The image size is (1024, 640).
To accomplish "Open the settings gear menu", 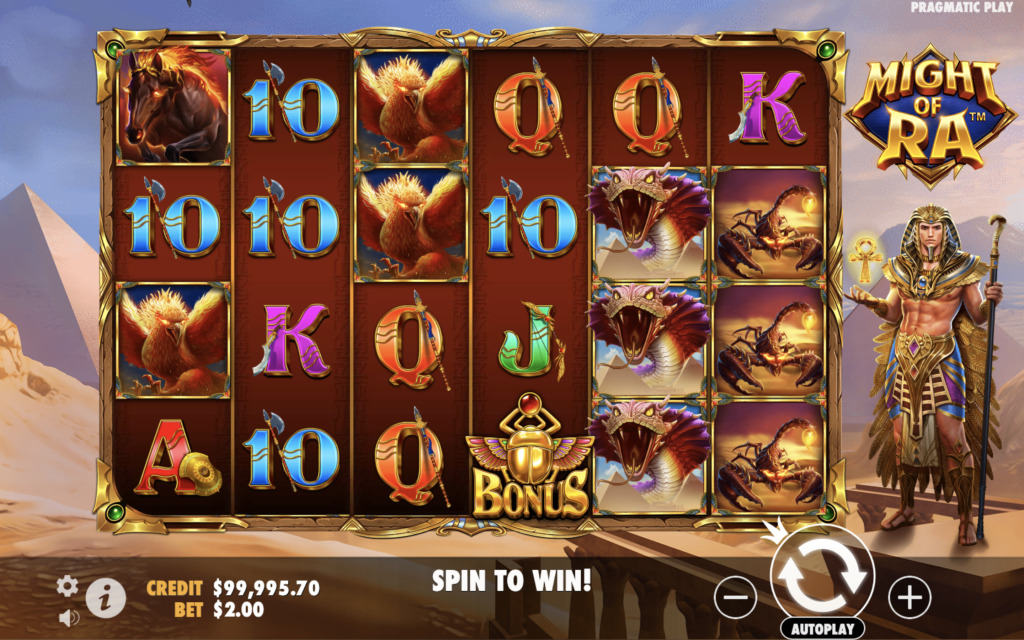I will coord(67,586).
